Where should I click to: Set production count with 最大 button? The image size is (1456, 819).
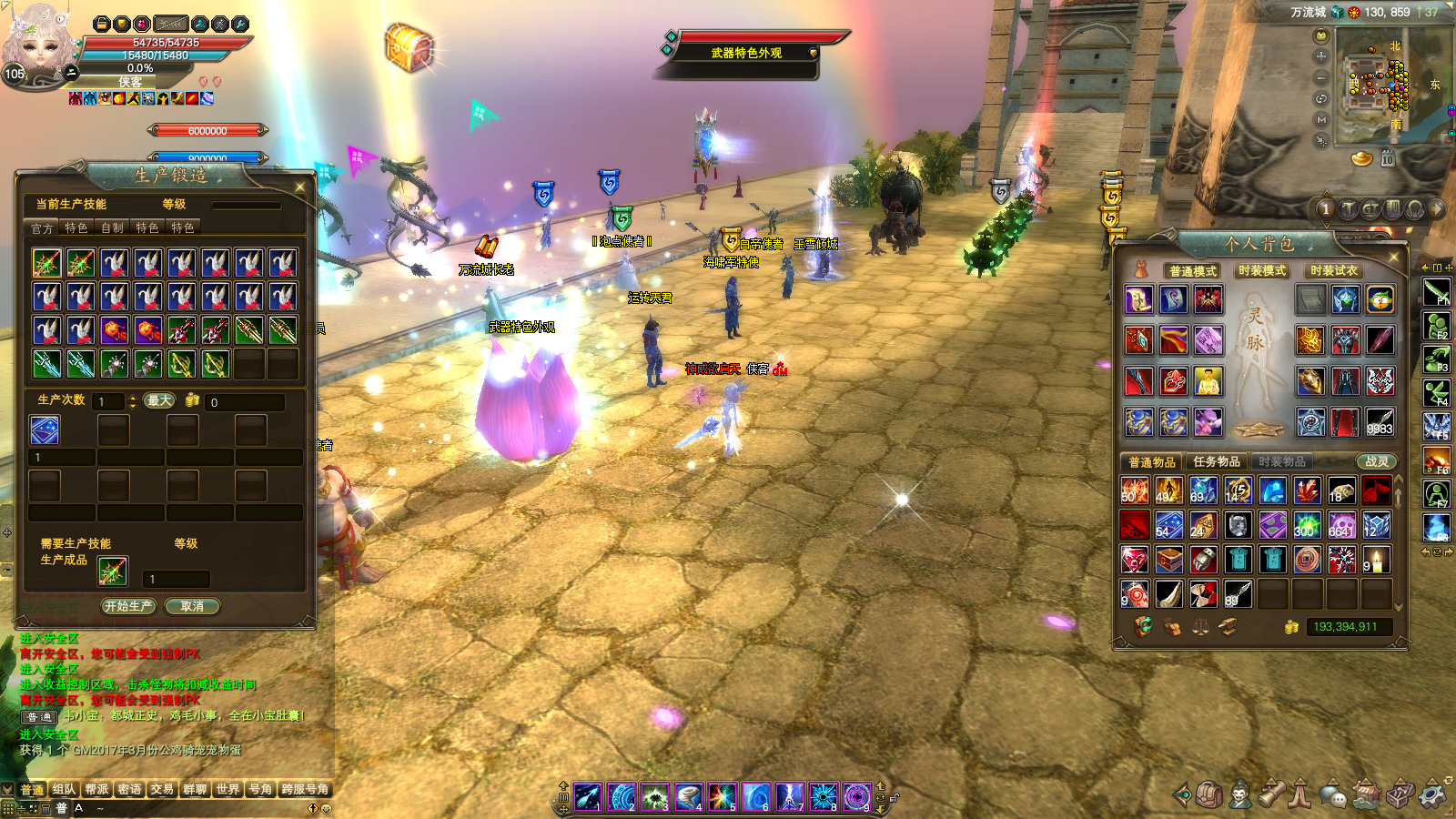click(159, 400)
